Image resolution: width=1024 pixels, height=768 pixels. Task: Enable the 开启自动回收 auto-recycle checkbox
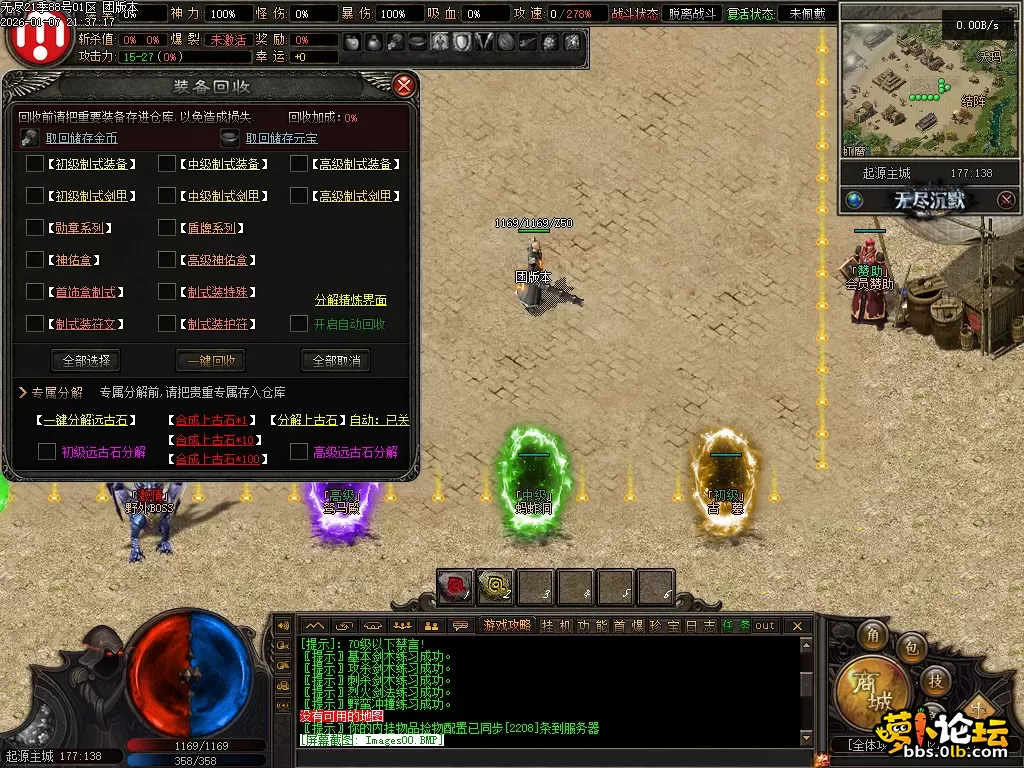point(299,323)
